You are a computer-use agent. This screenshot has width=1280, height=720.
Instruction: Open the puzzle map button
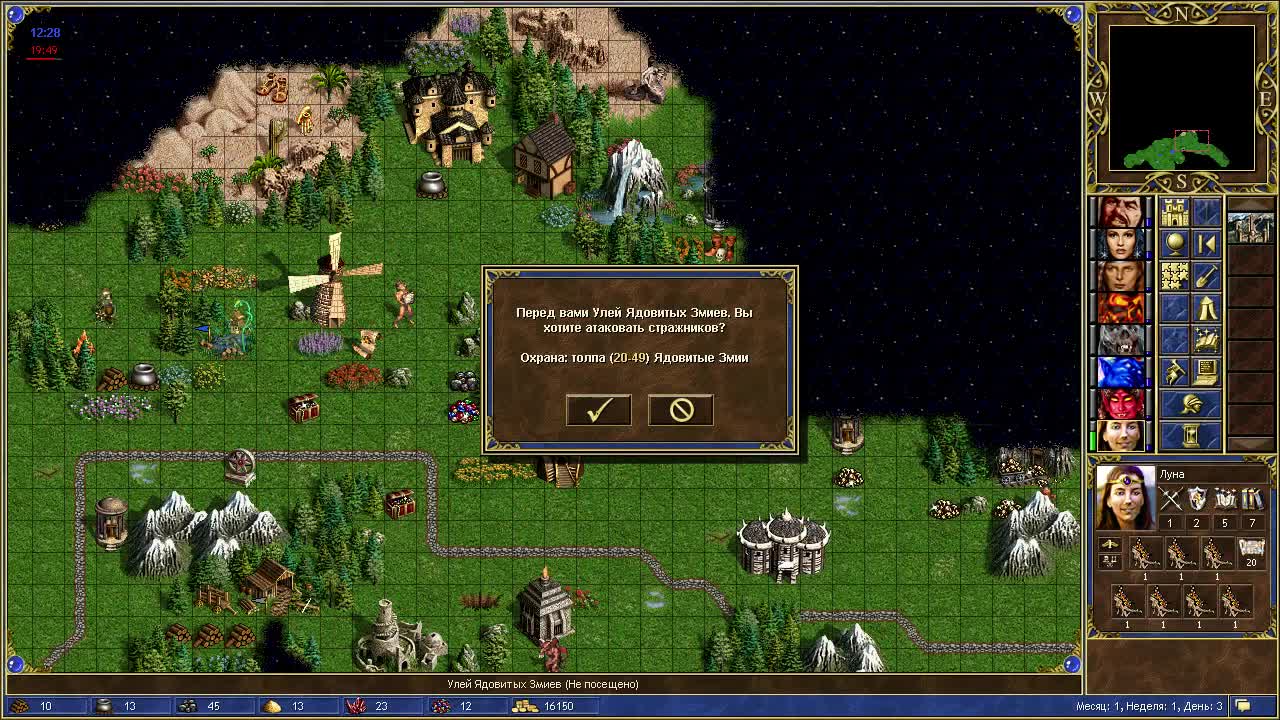[1175, 276]
